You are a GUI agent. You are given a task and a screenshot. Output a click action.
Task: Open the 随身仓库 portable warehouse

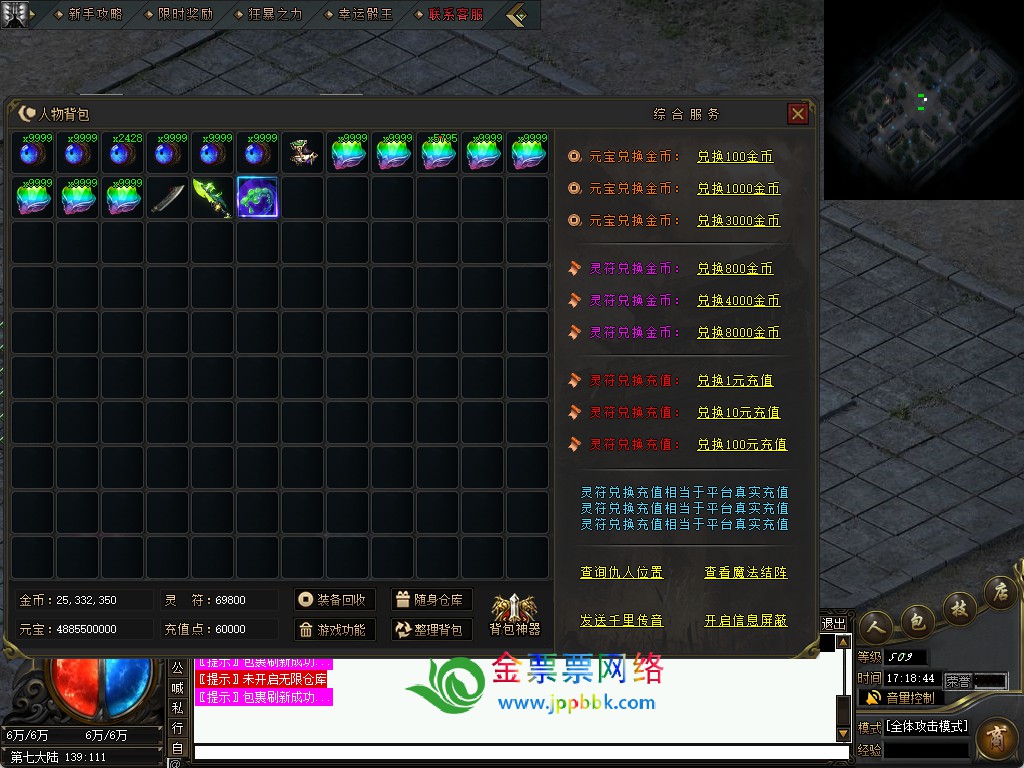coord(431,600)
